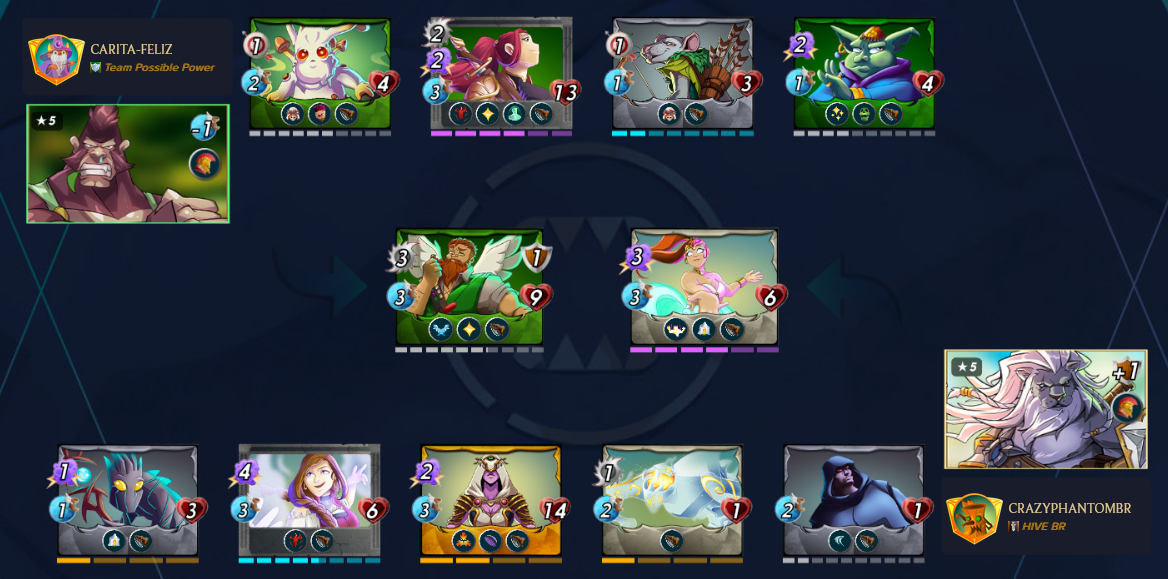View CARITA-FELIZ player profile
The image size is (1168, 579).
click(131, 49)
